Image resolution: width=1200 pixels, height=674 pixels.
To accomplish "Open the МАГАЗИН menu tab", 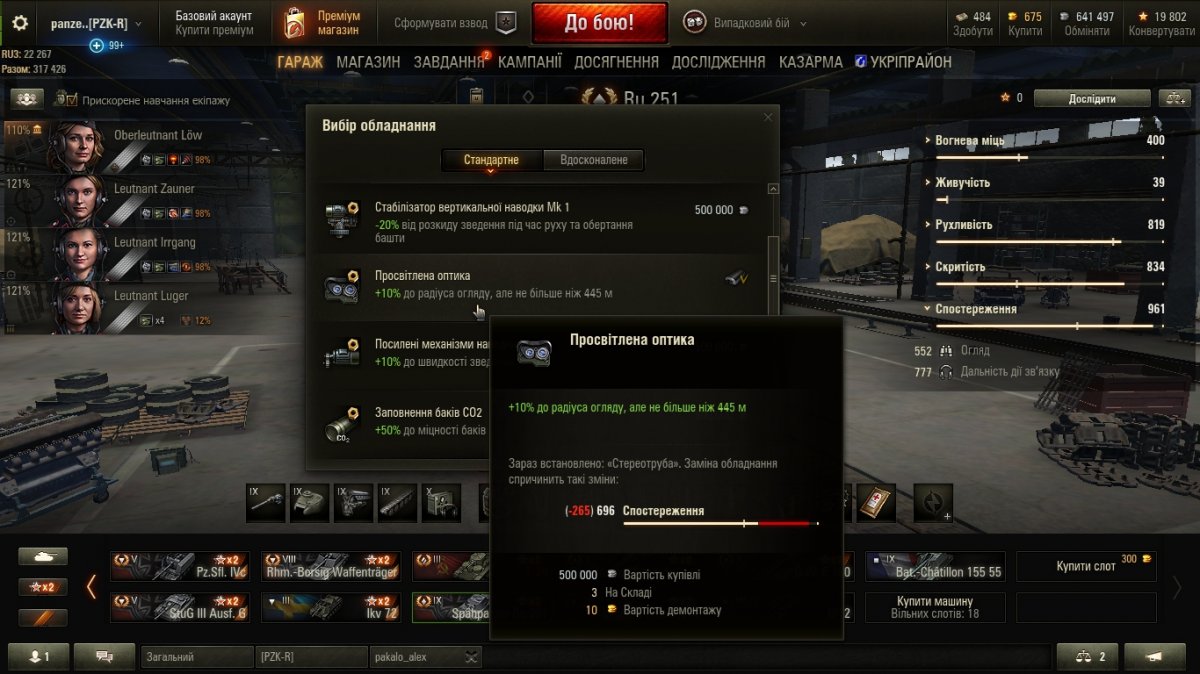I will pyautogui.click(x=368, y=62).
